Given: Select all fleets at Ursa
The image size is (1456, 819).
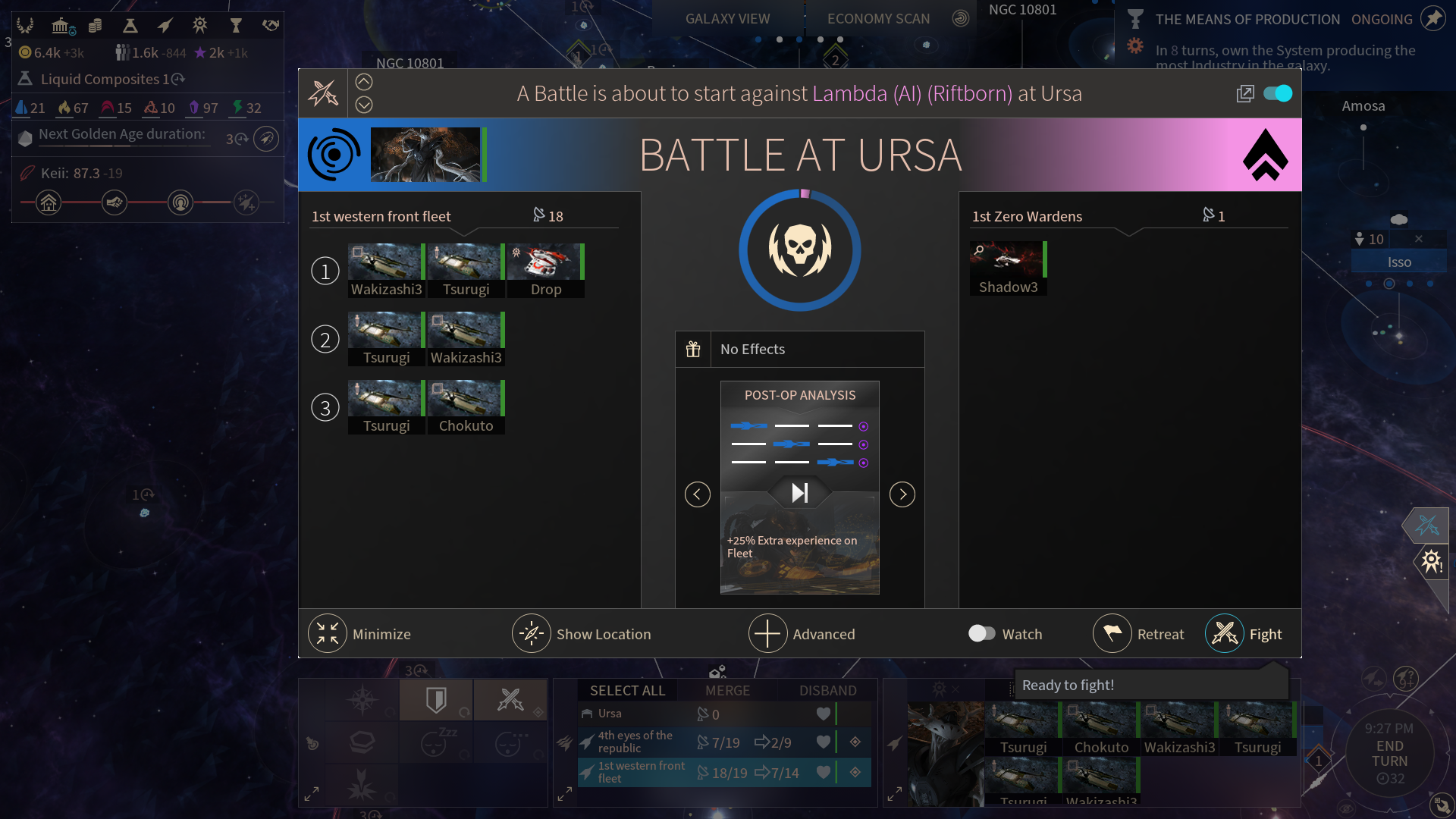Looking at the screenshot, I should 627,691.
